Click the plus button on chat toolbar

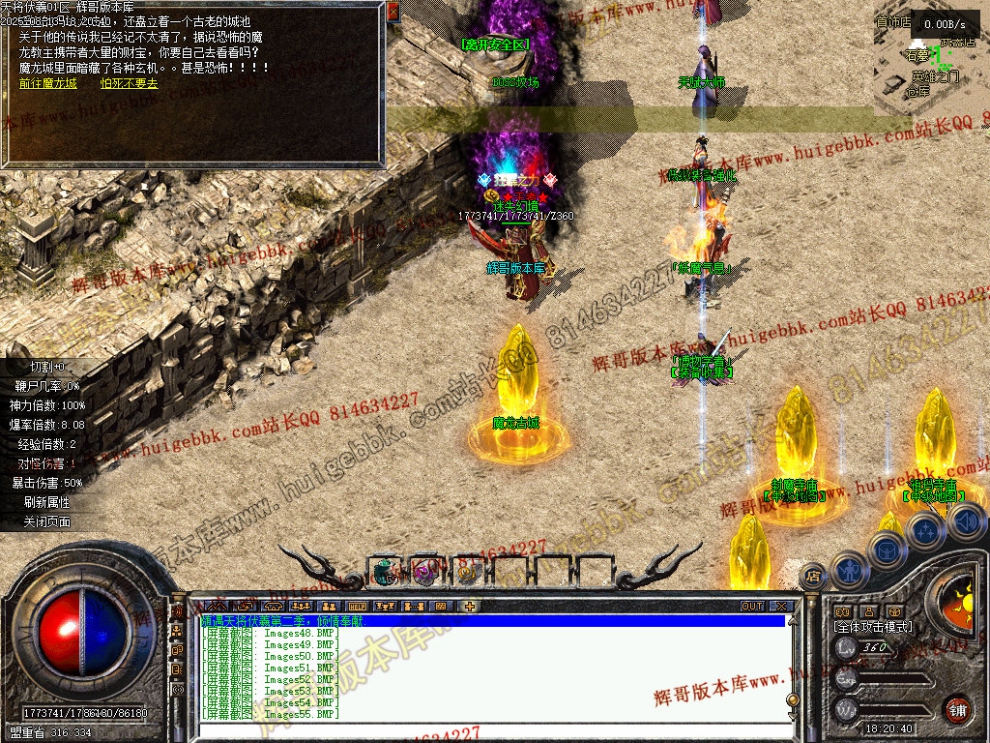click(470, 606)
